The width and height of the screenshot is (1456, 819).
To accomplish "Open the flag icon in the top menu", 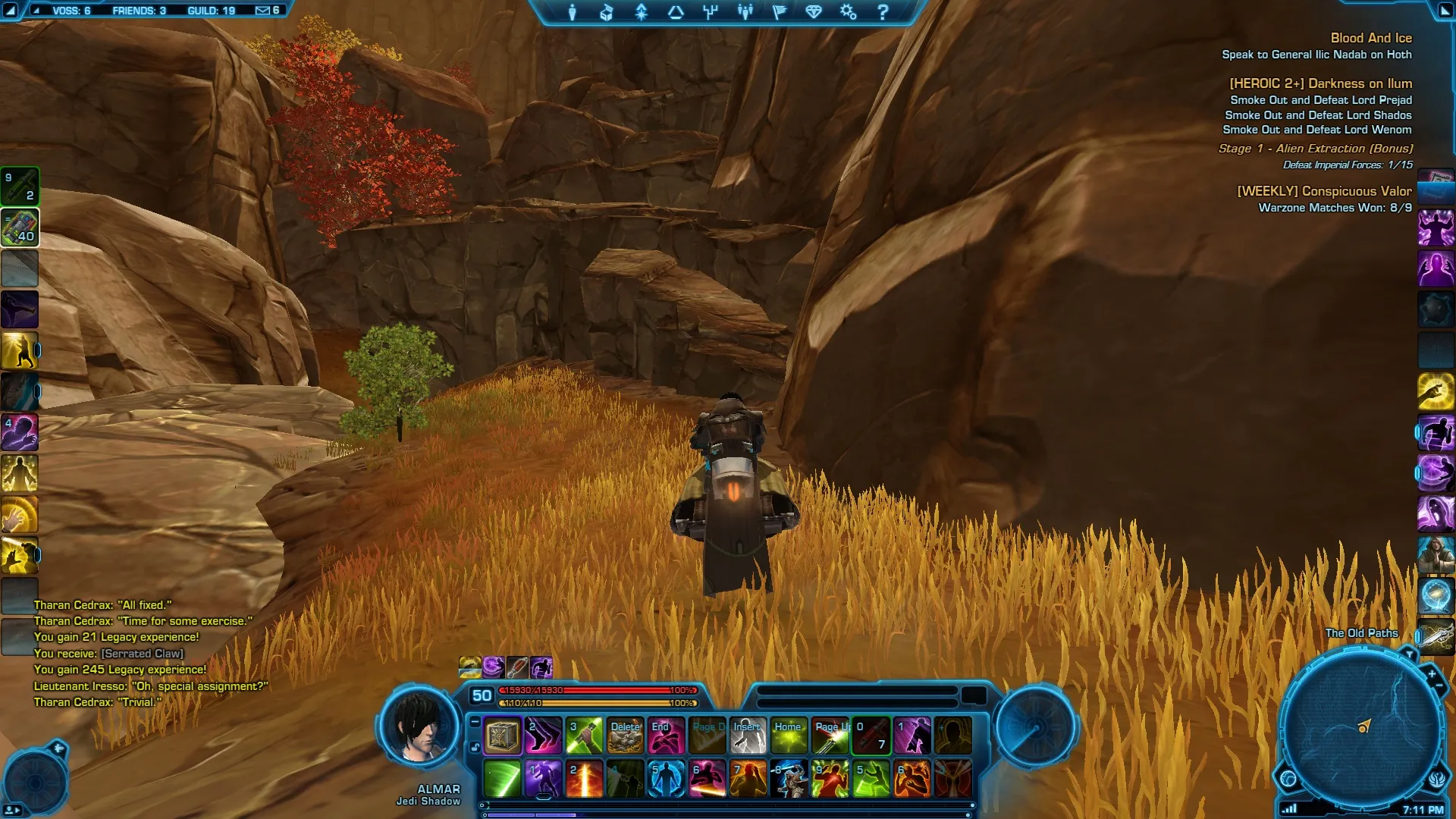I will [780, 12].
